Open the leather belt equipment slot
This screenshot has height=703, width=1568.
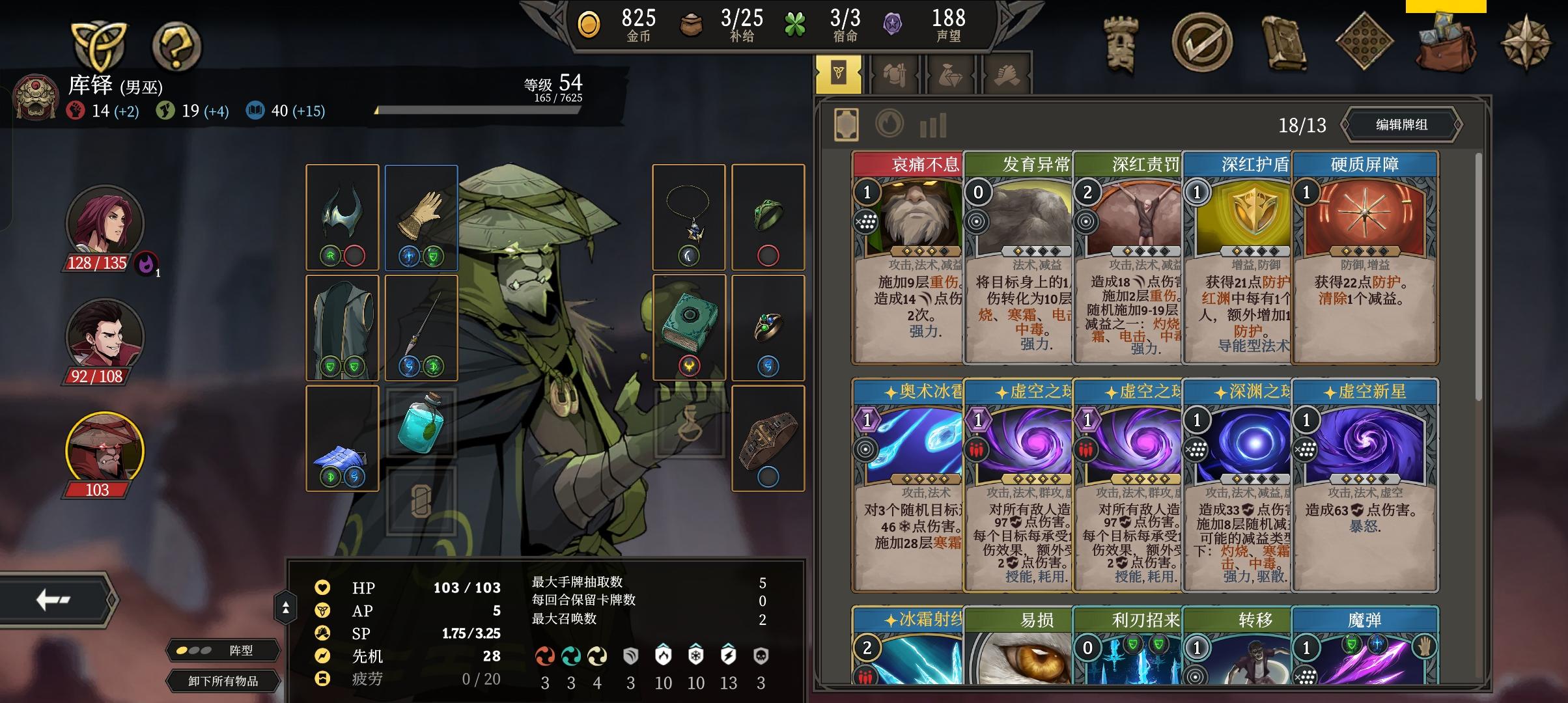(768, 438)
